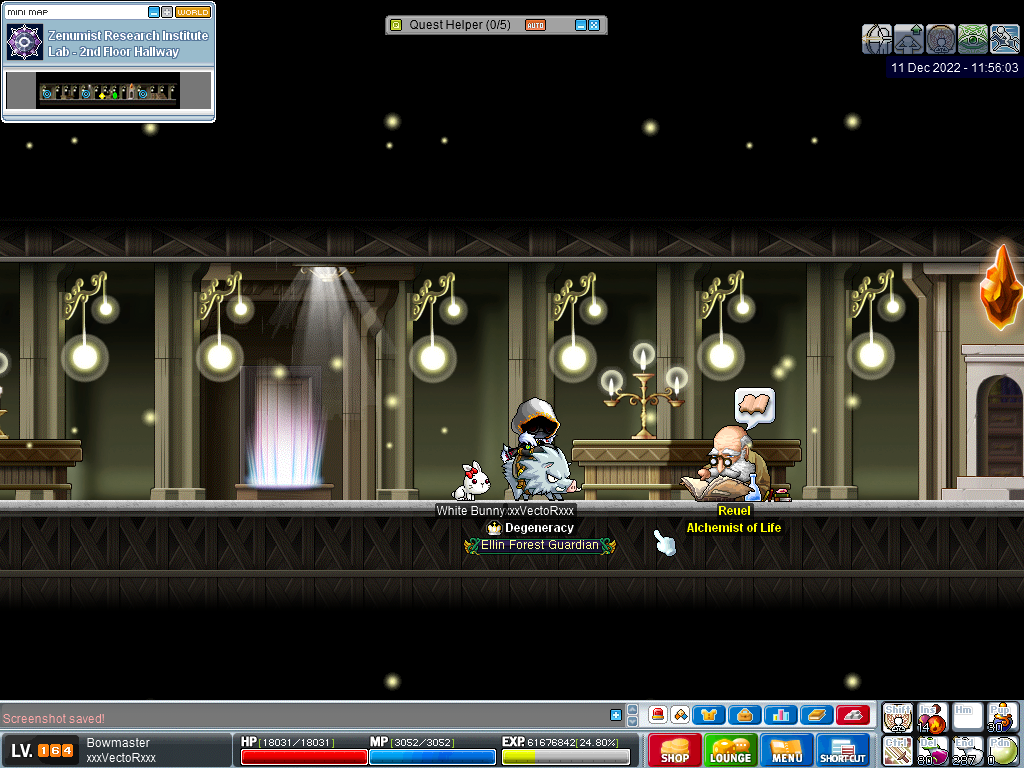The image size is (1024, 768).
Task: Select the Shift quickslot skill
Action: click(x=897, y=717)
